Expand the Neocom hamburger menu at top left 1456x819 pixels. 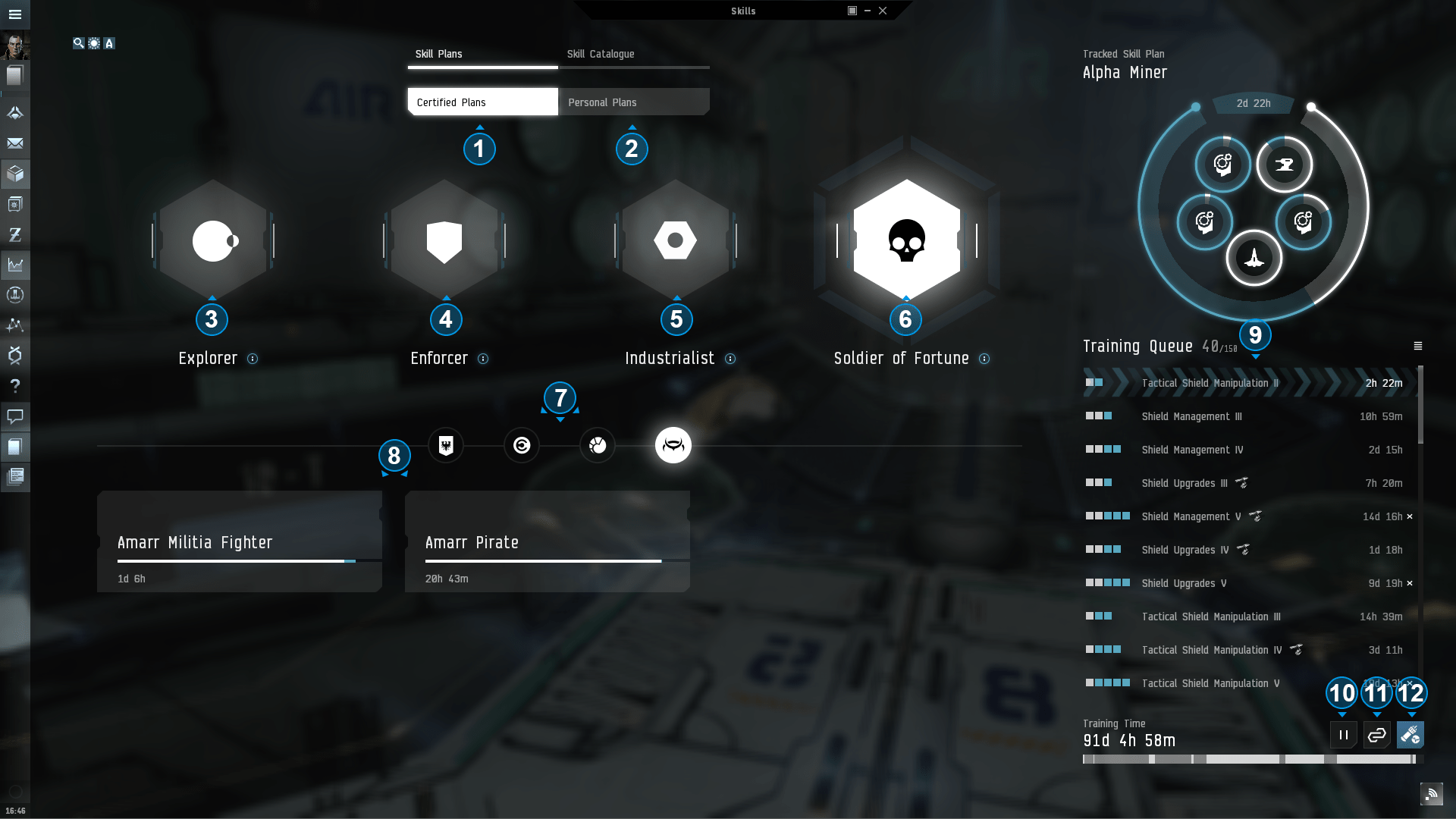(x=15, y=14)
